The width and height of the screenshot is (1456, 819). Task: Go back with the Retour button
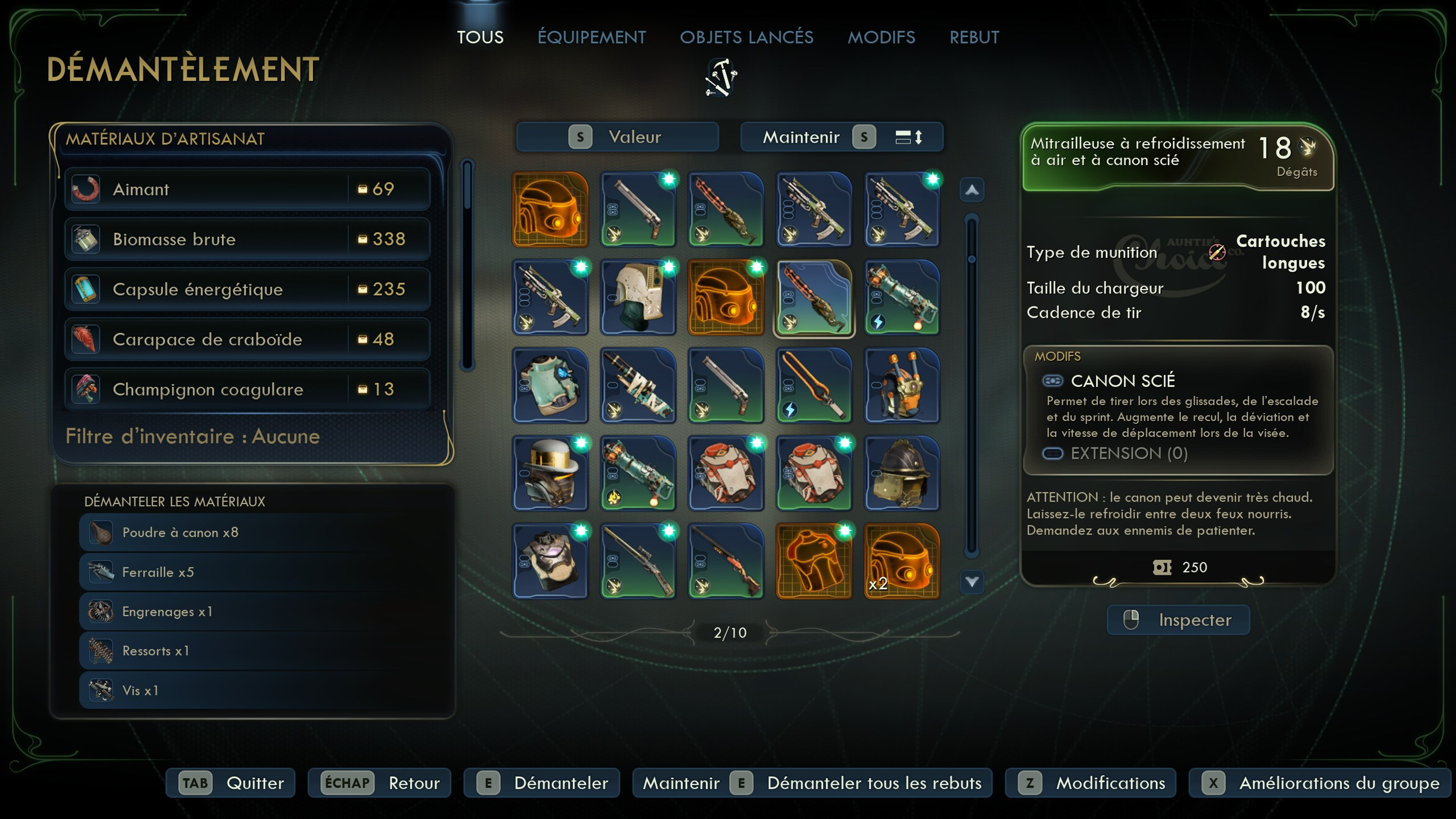click(379, 783)
